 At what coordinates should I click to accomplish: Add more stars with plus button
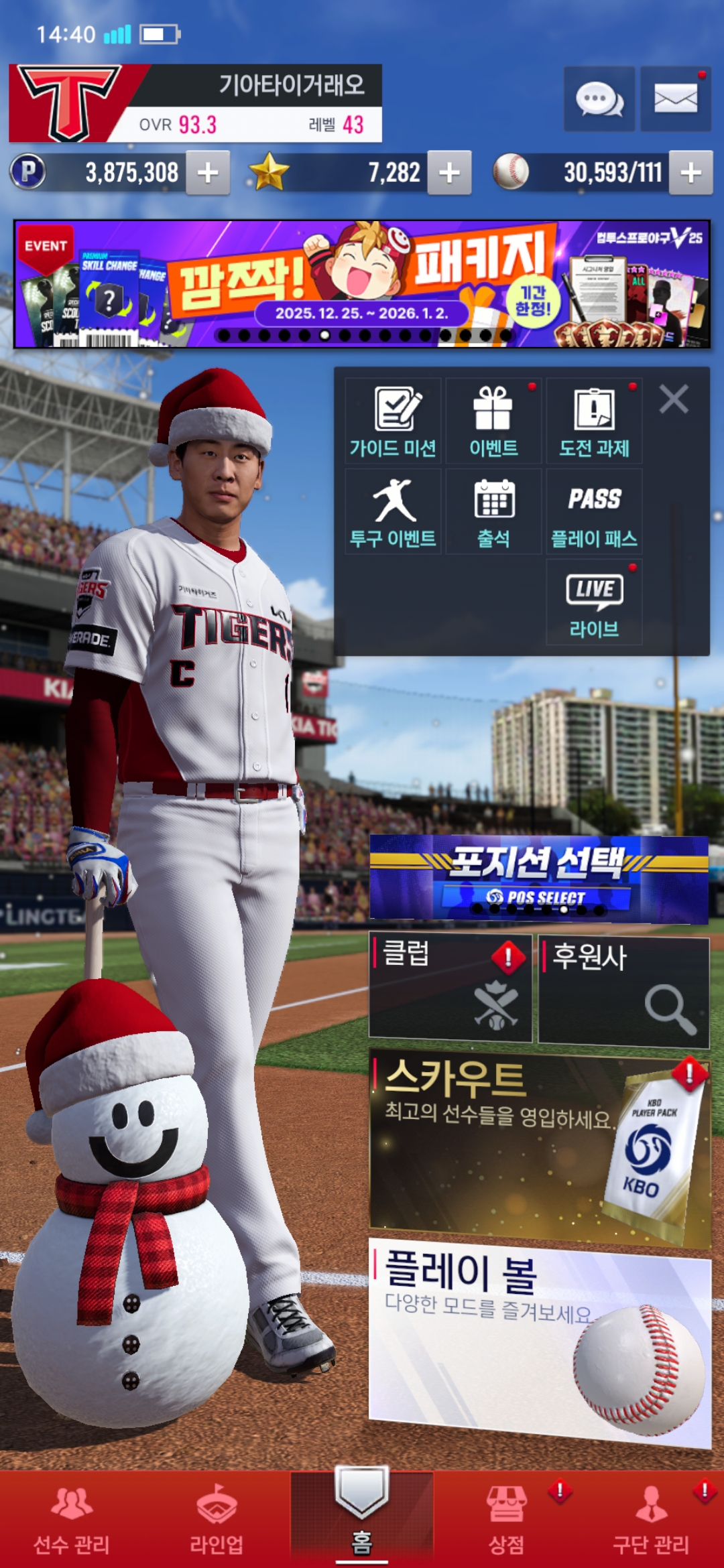[449, 173]
